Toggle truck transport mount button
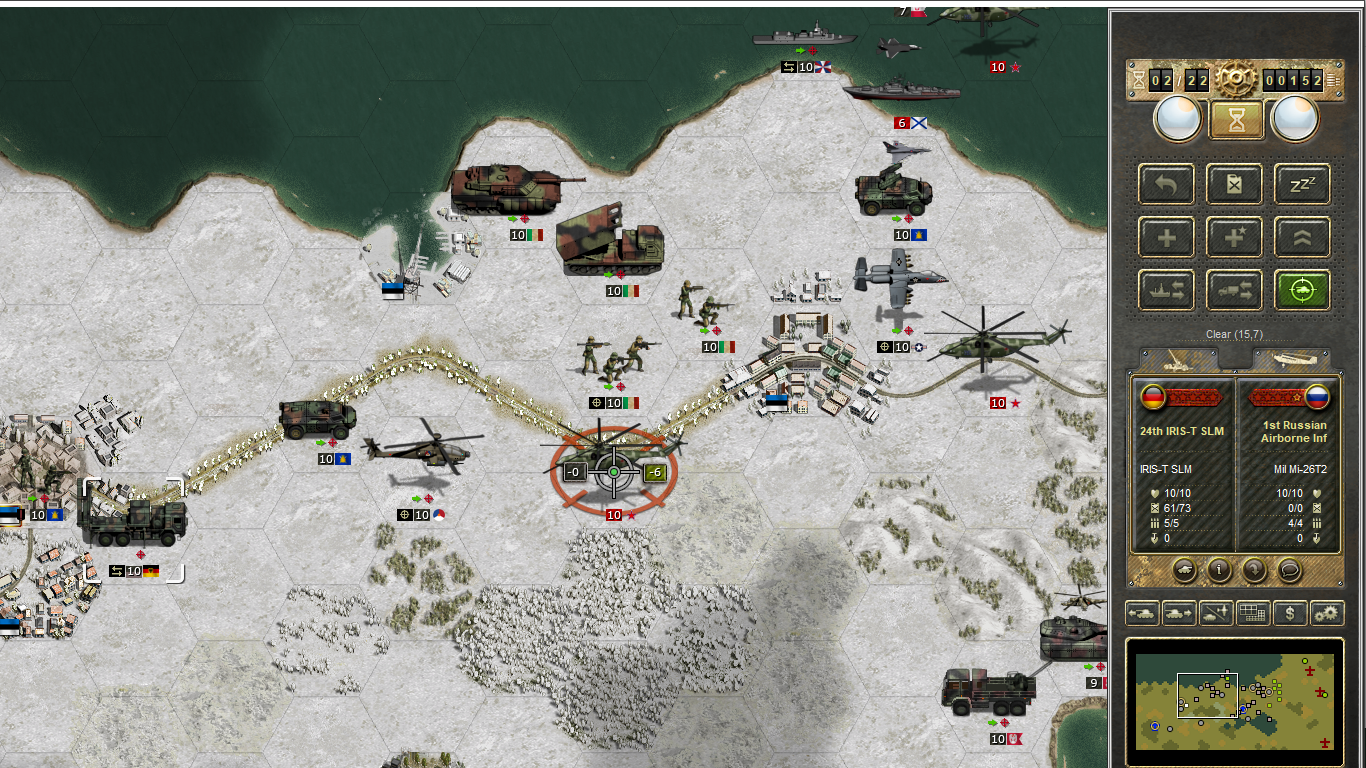Viewport: 1366px width, 768px height. [x=1234, y=290]
